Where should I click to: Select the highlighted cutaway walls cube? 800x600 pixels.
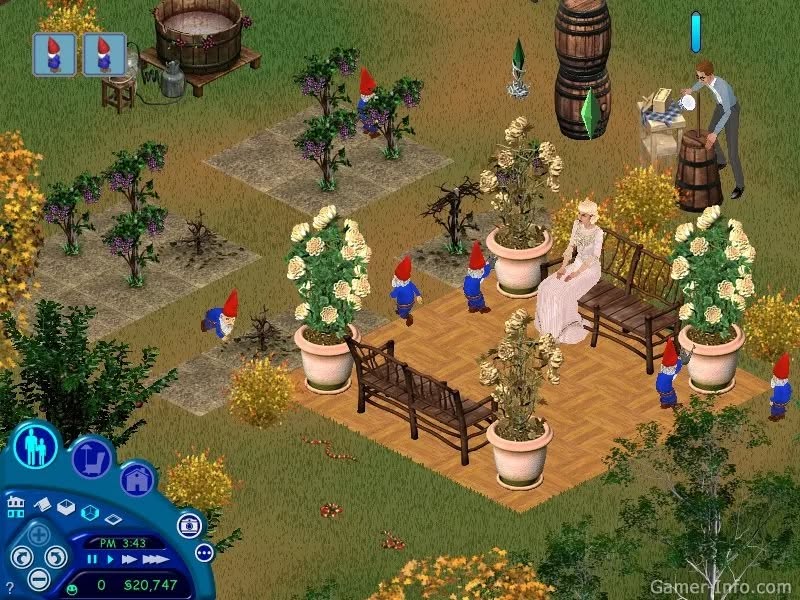click(x=89, y=513)
